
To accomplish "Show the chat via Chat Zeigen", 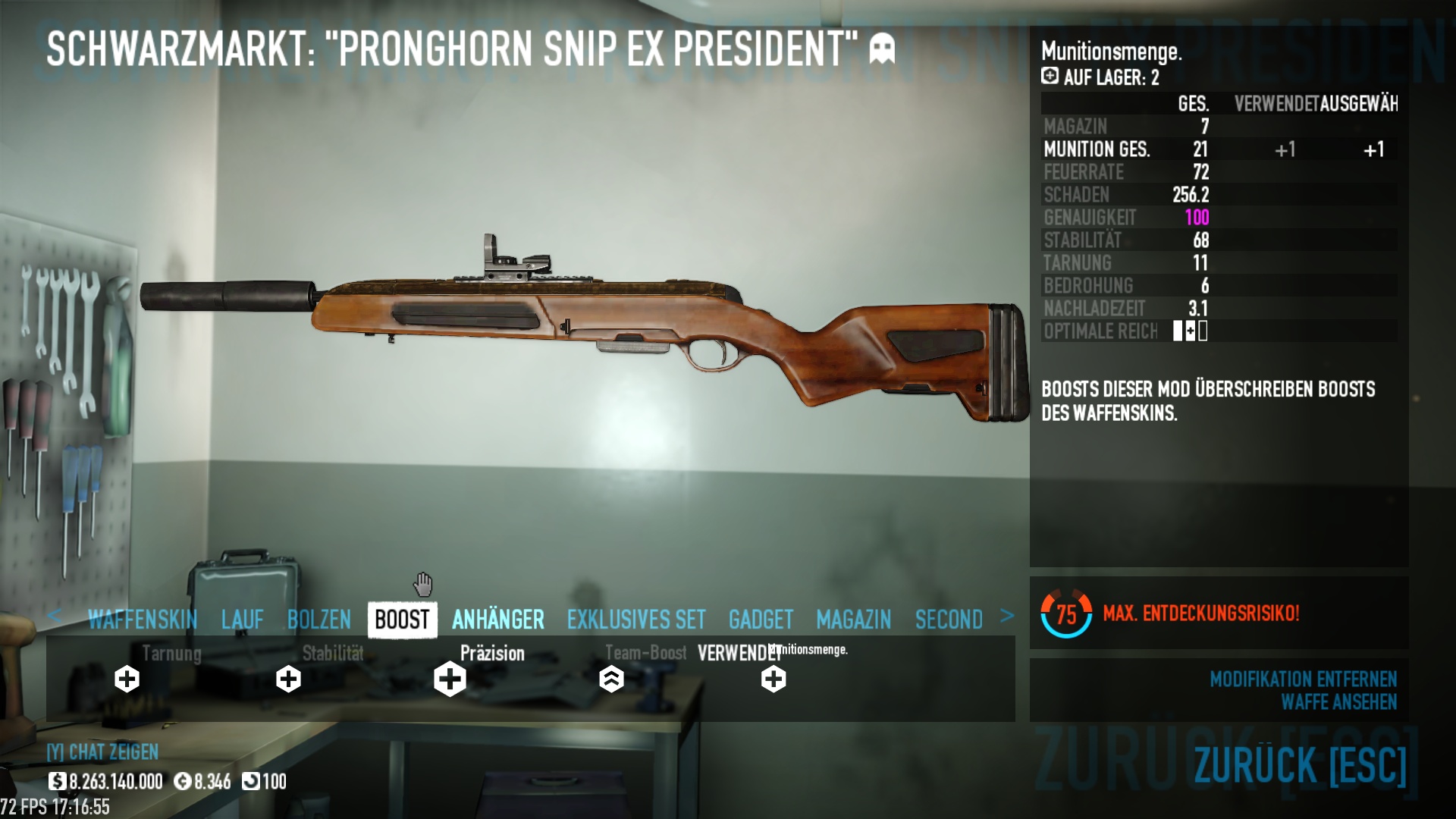I will [x=102, y=752].
